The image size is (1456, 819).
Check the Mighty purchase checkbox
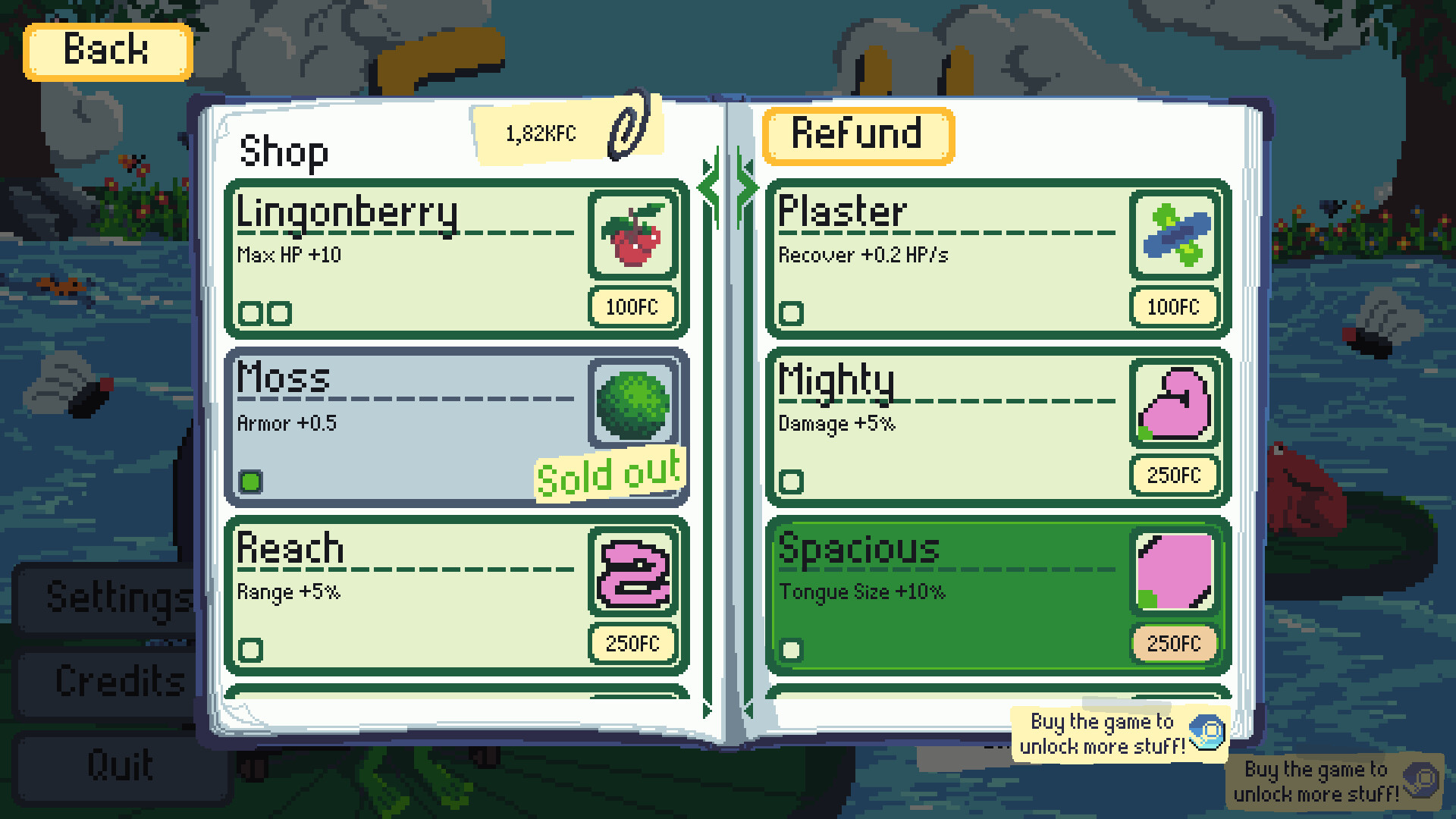[791, 480]
